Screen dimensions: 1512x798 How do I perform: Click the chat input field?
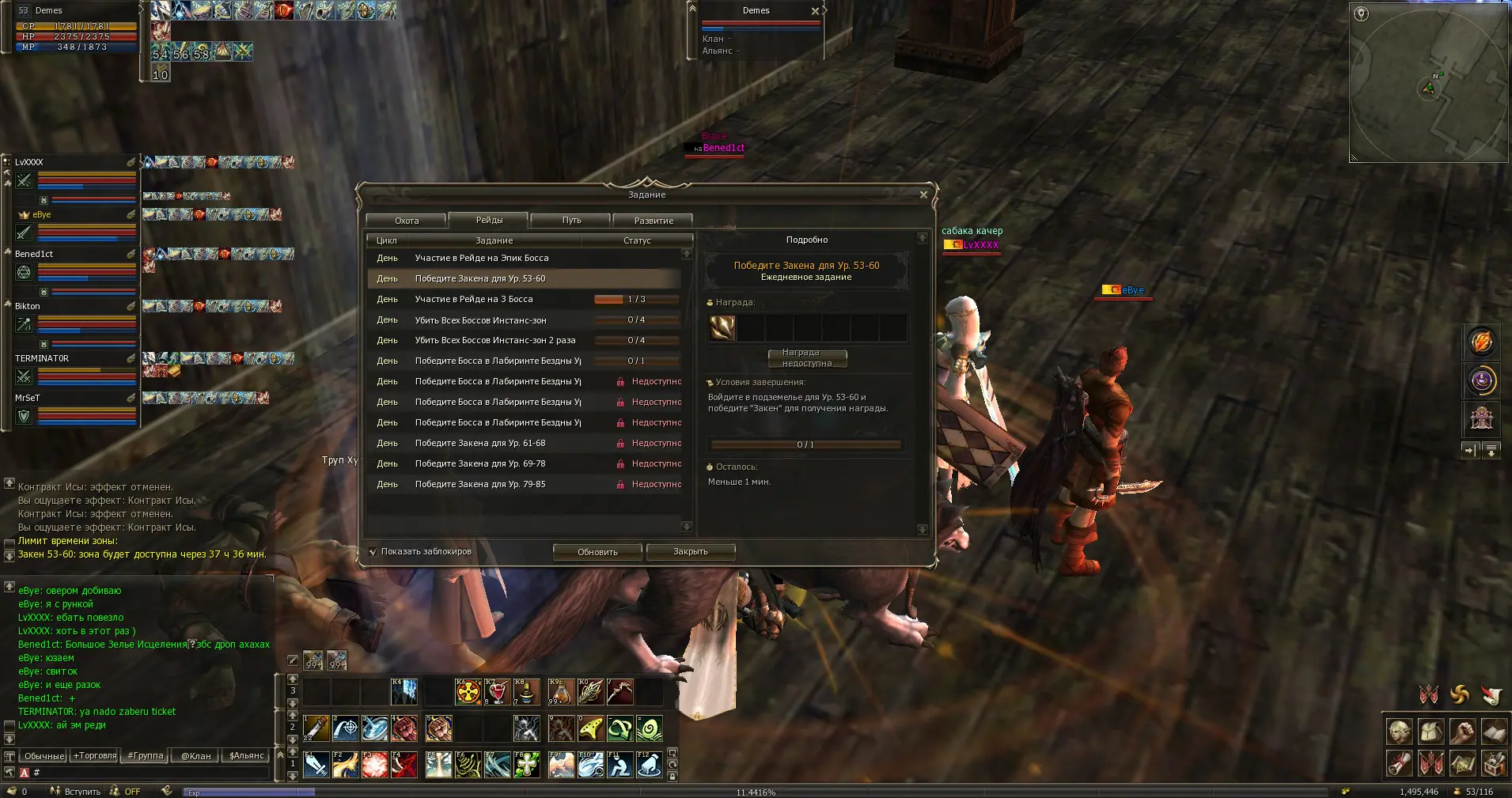(150, 773)
